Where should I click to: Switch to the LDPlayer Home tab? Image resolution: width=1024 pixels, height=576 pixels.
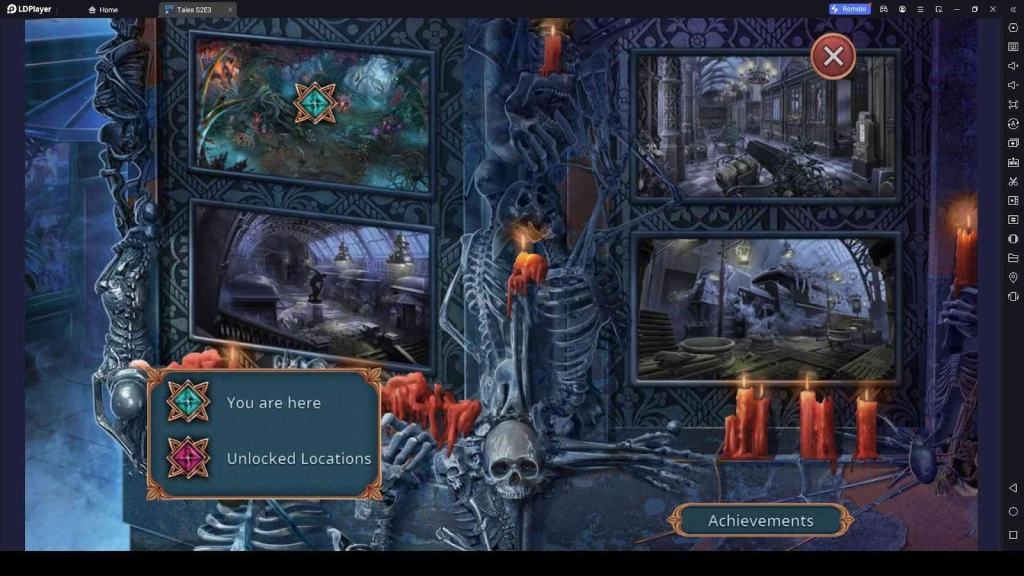point(103,9)
